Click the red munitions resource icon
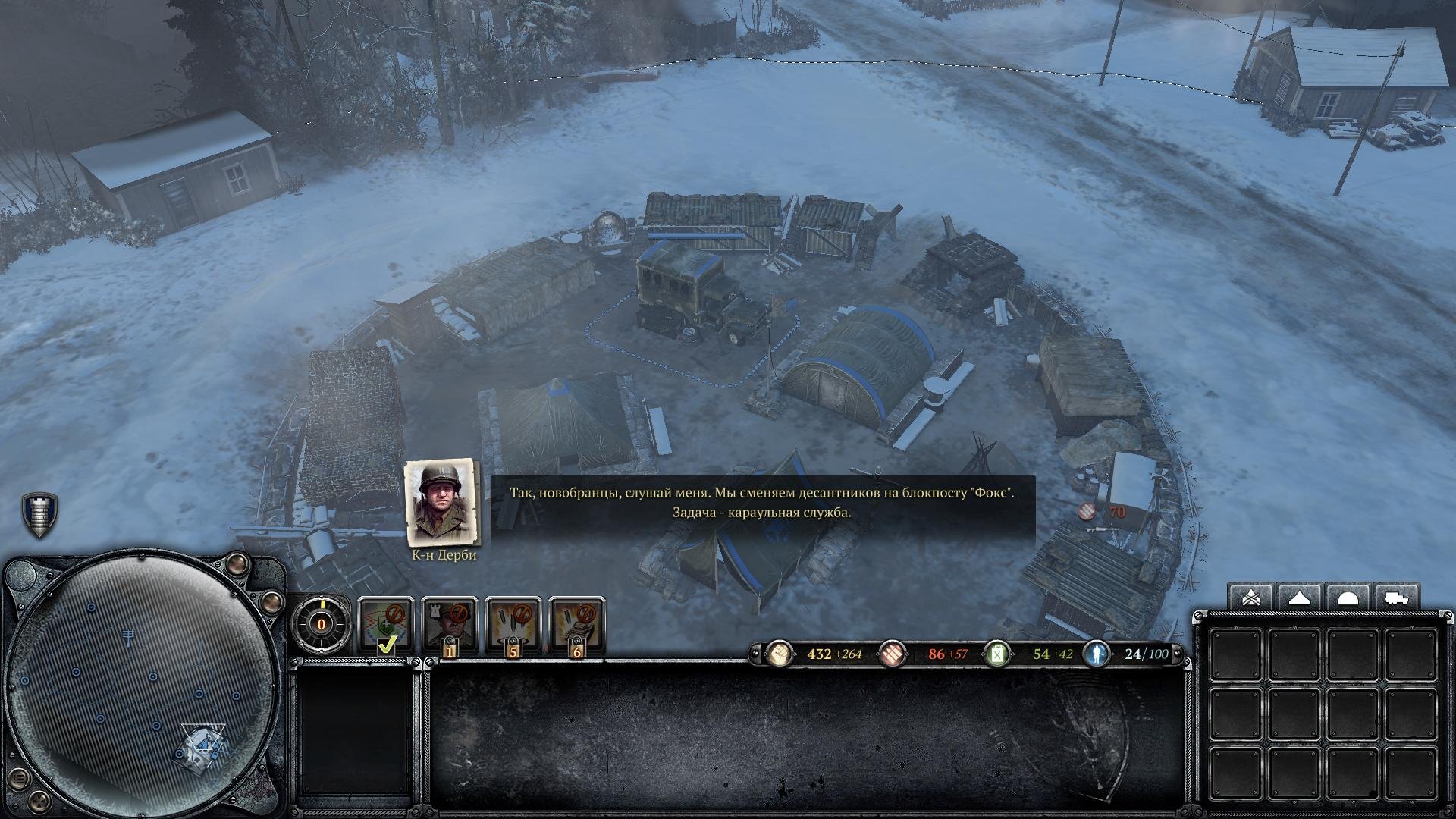This screenshot has width=1456, height=819. (893, 654)
